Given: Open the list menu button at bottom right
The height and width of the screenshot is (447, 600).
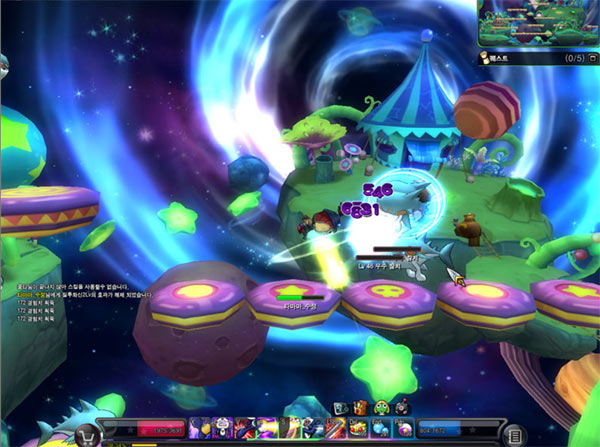Looking at the screenshot, I should 513,434.
